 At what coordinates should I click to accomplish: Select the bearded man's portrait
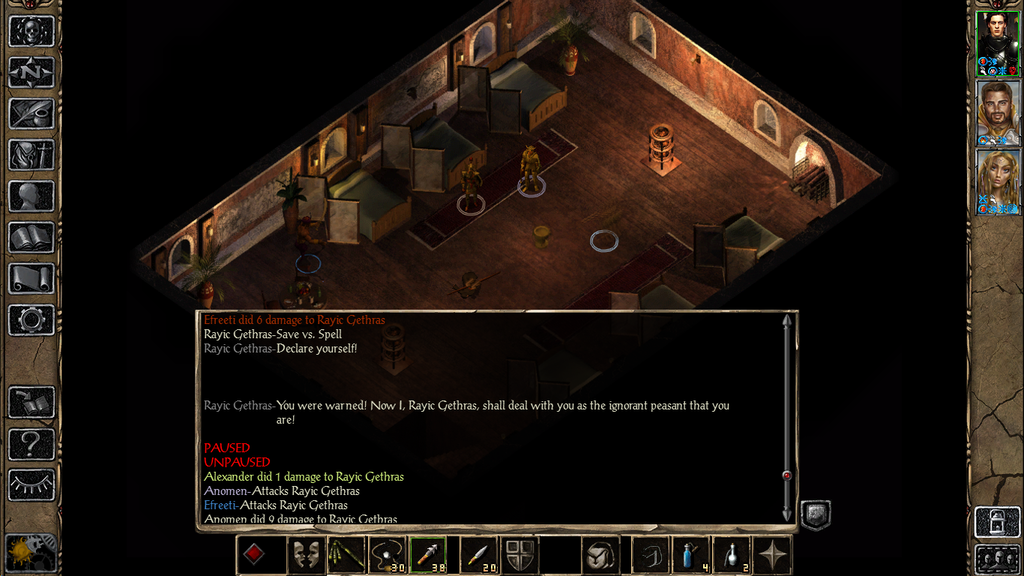point(997,111)
